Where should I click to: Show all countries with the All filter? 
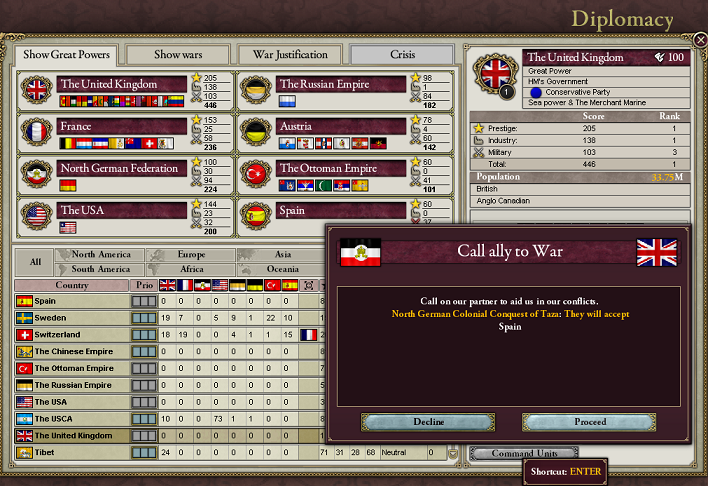click(35, 262)
